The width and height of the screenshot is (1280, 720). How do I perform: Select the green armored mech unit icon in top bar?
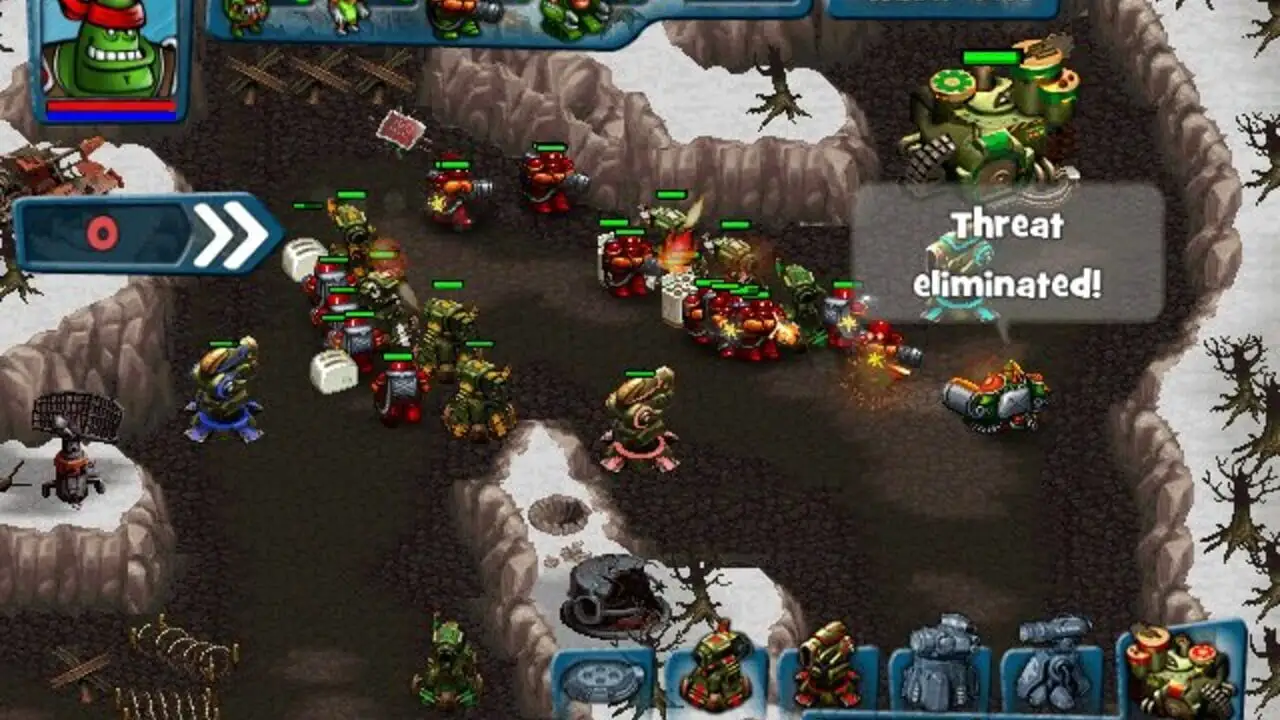tap(577, 18)
